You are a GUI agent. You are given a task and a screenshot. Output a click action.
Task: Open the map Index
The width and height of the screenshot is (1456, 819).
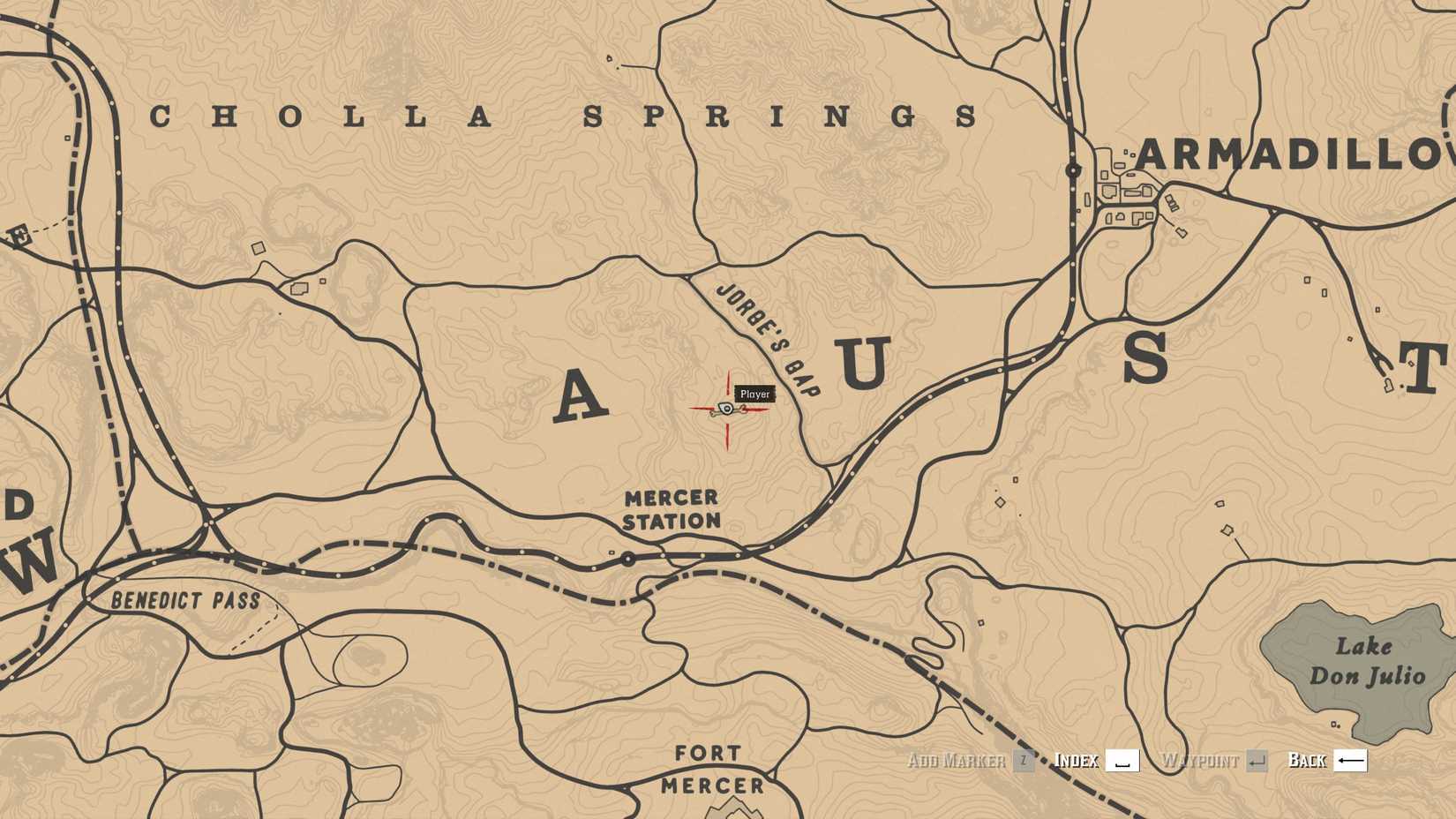pyautogui.click(x=1076, y=760)
